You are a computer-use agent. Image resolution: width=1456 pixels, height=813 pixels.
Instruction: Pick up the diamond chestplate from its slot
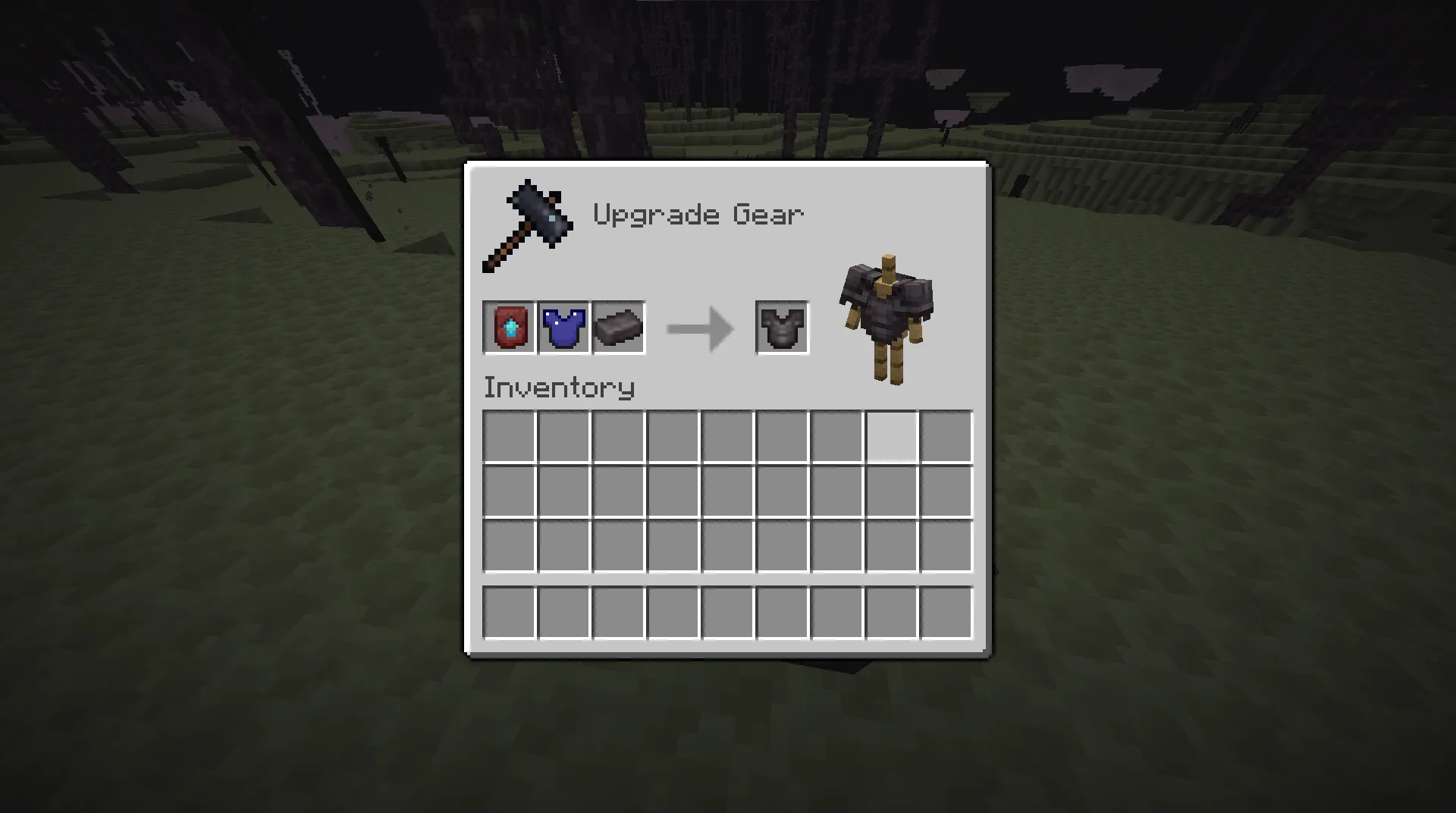coord(564,328)
